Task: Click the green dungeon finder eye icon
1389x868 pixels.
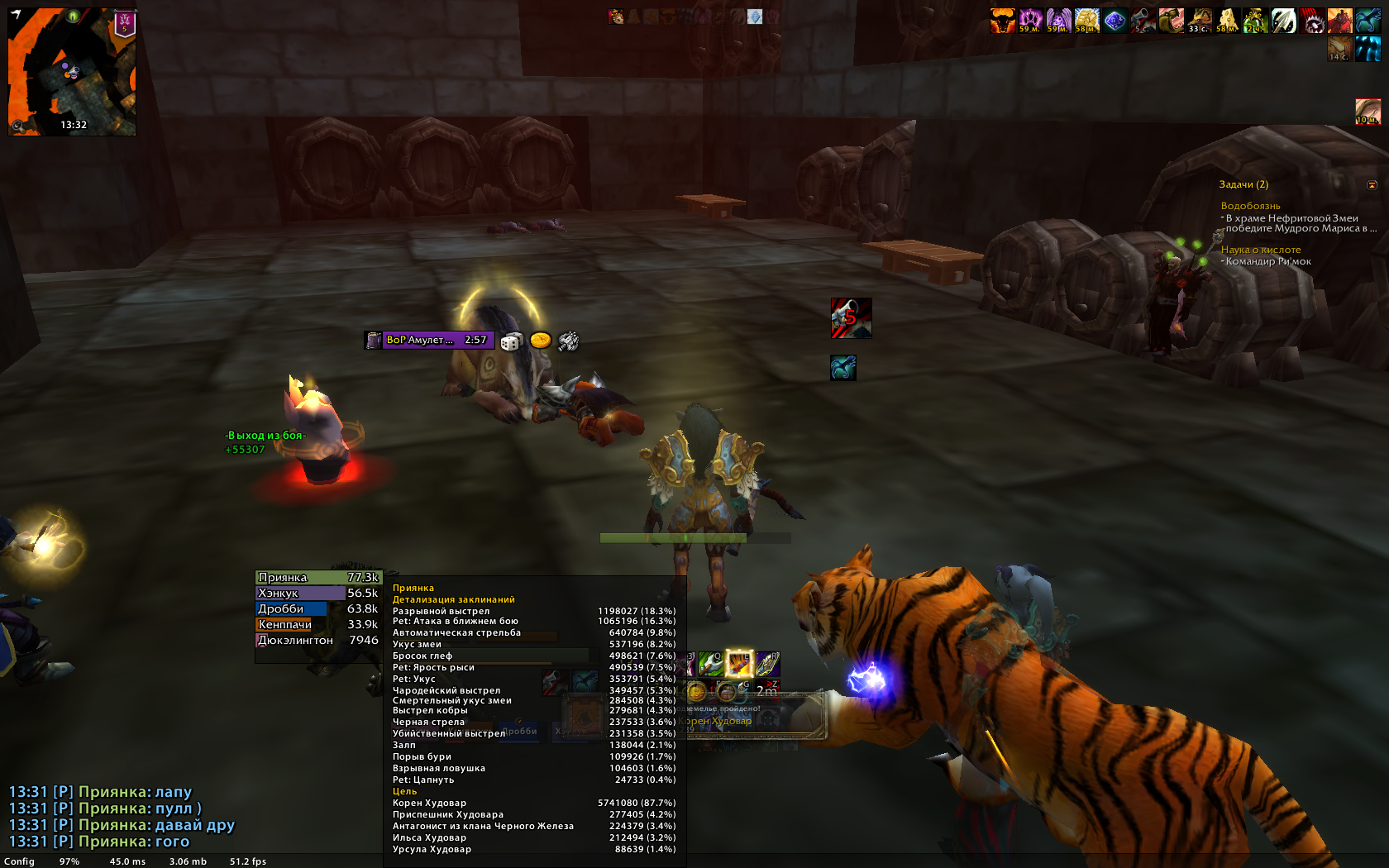Action: 73,16
